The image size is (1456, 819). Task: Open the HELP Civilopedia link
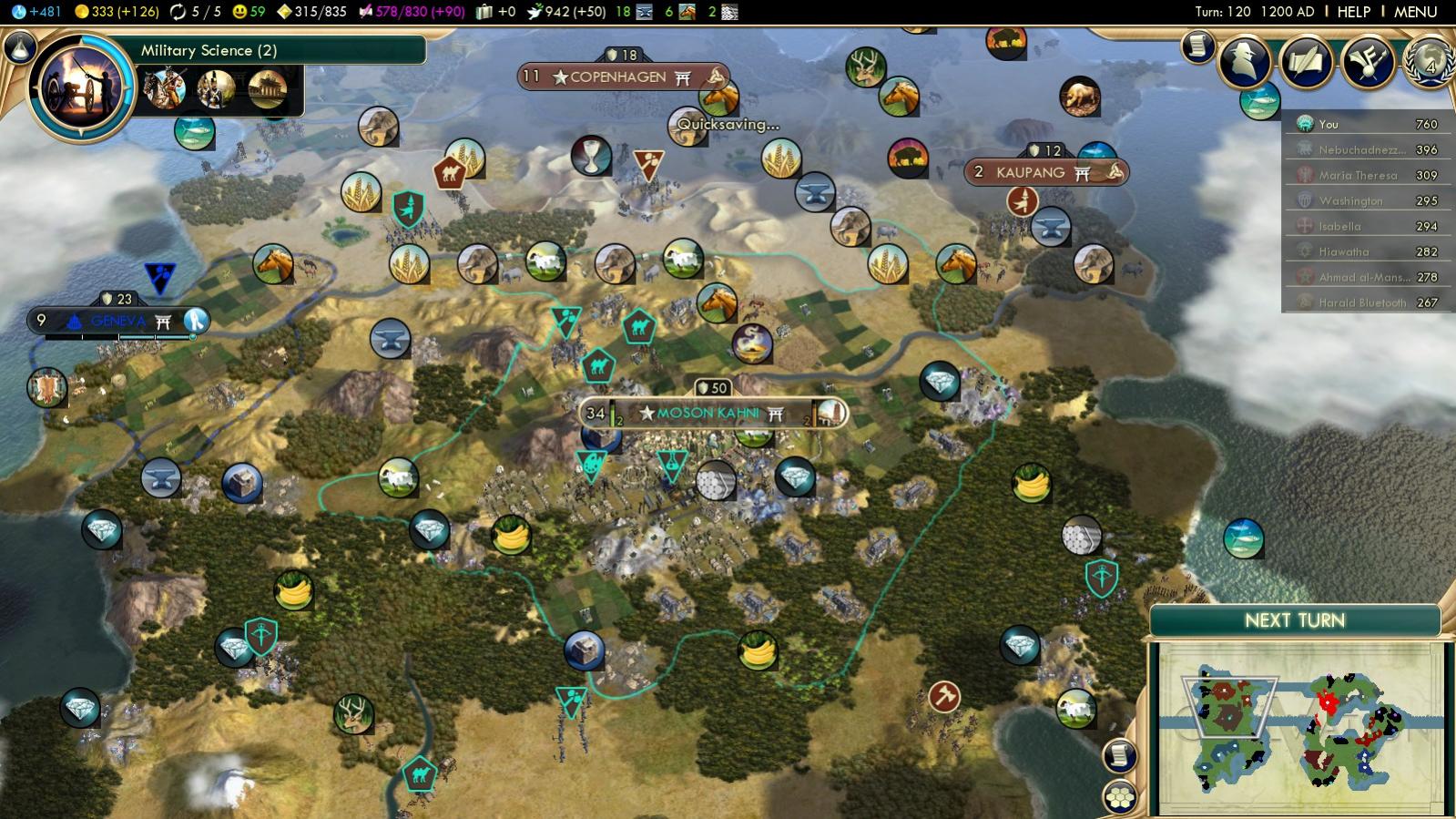1353,12
